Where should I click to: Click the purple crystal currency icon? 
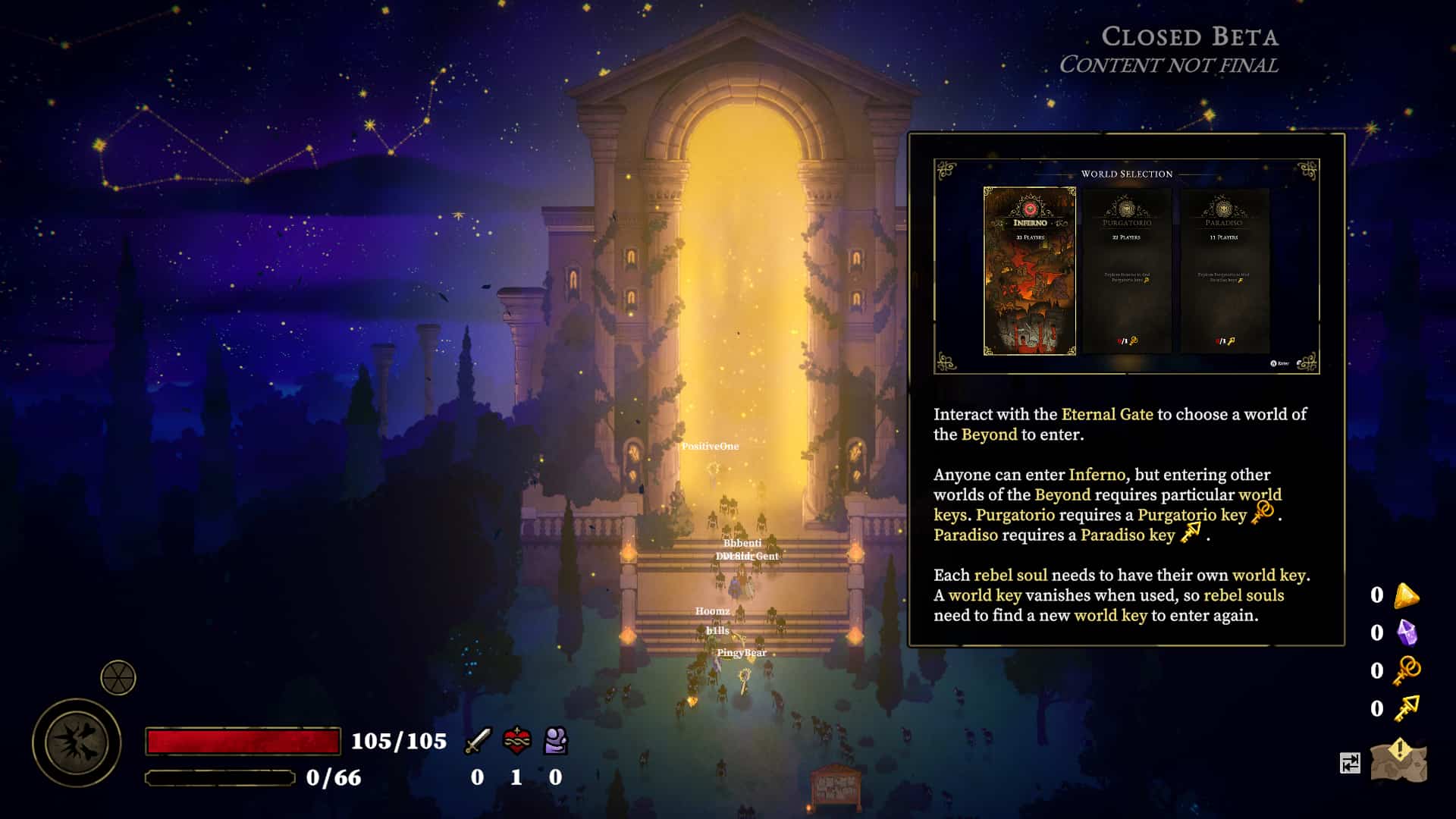[x=1407, y=632]
